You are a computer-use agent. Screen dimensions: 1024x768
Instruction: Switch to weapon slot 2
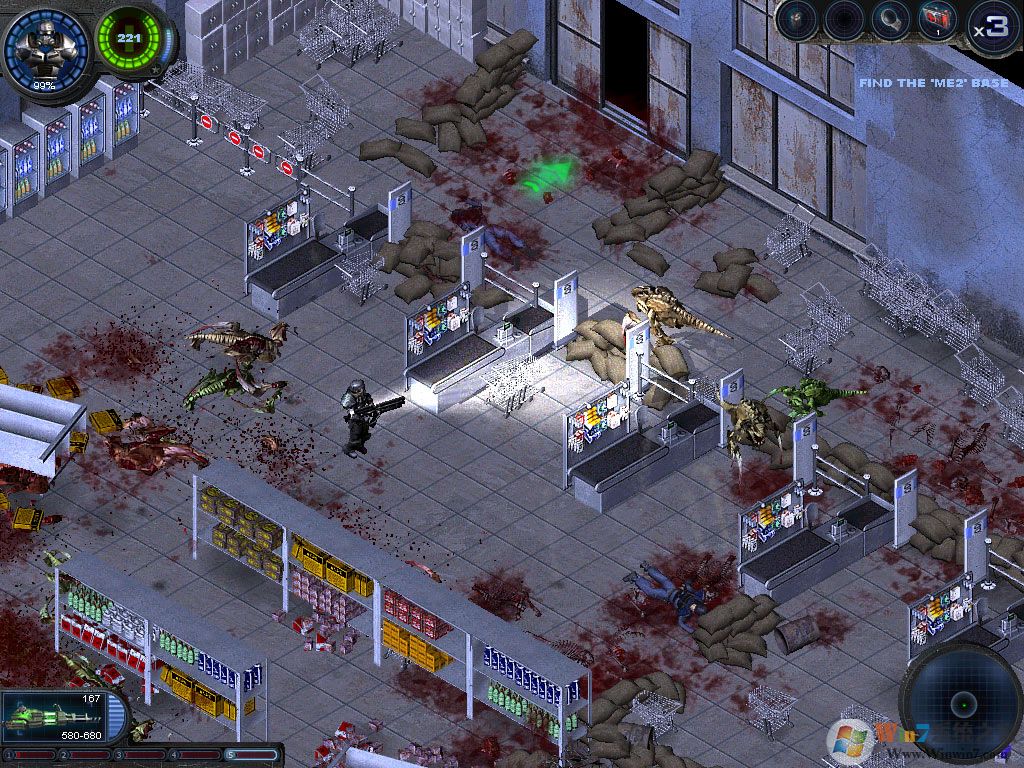click(85, 754)
